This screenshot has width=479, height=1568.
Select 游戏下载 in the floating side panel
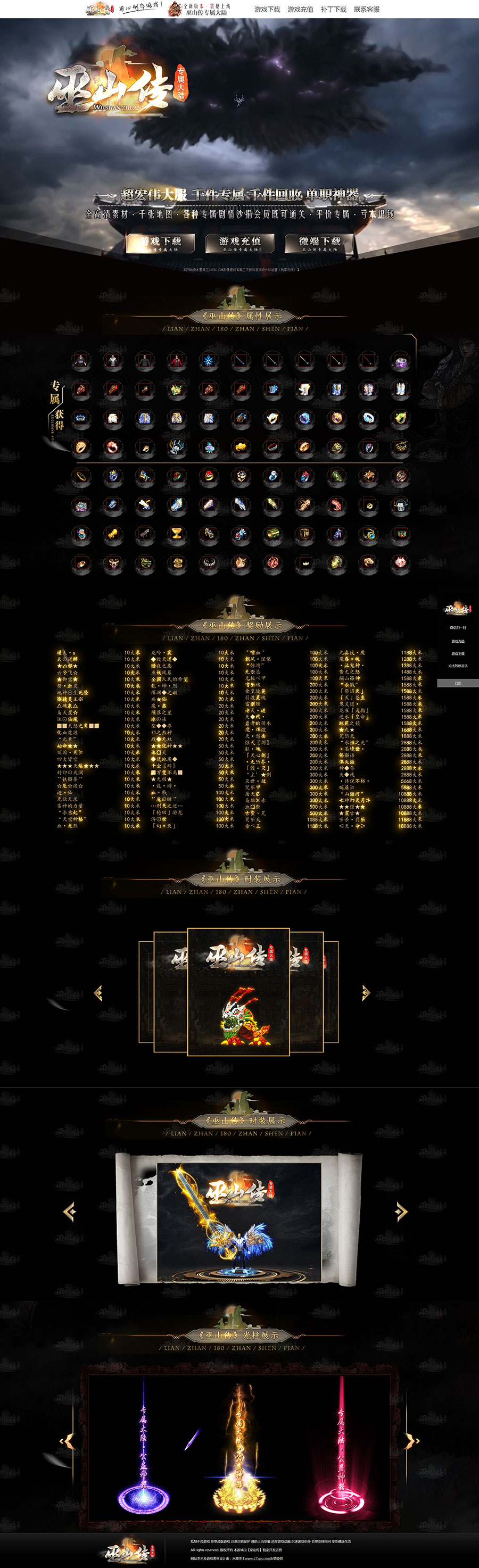(x=458, y=653)
